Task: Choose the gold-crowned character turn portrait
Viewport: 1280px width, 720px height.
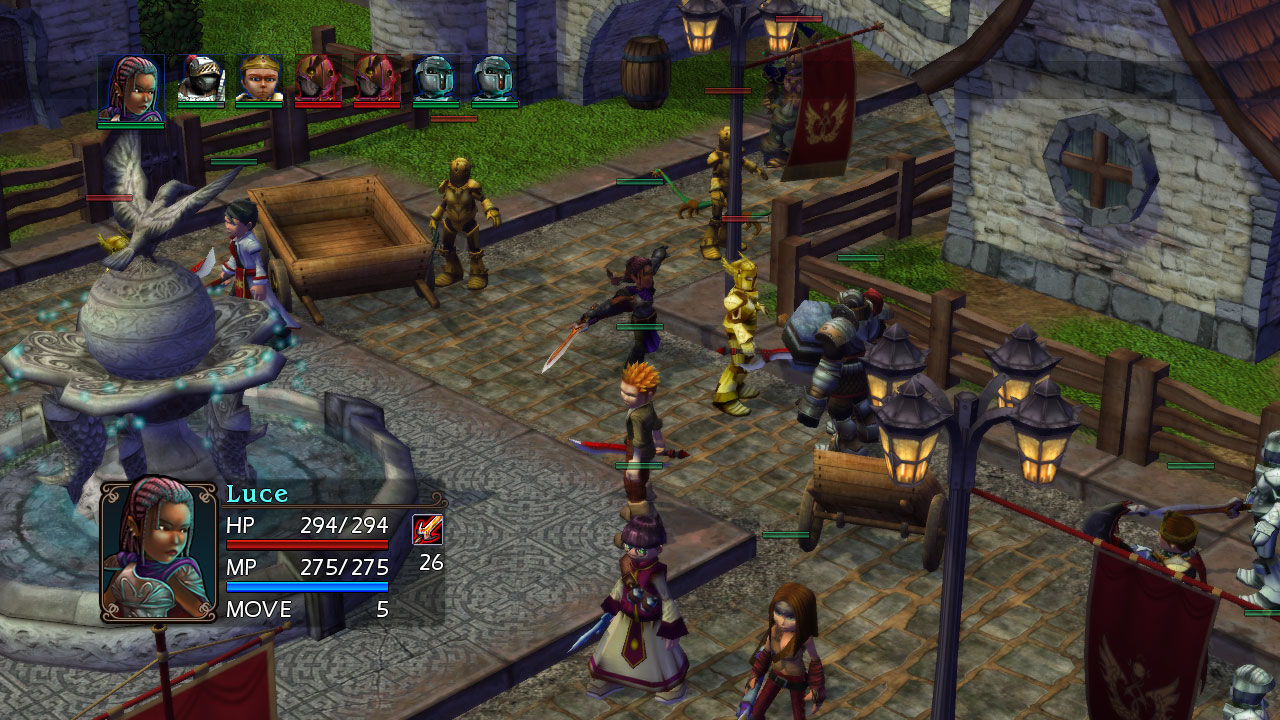Action: 260,78
